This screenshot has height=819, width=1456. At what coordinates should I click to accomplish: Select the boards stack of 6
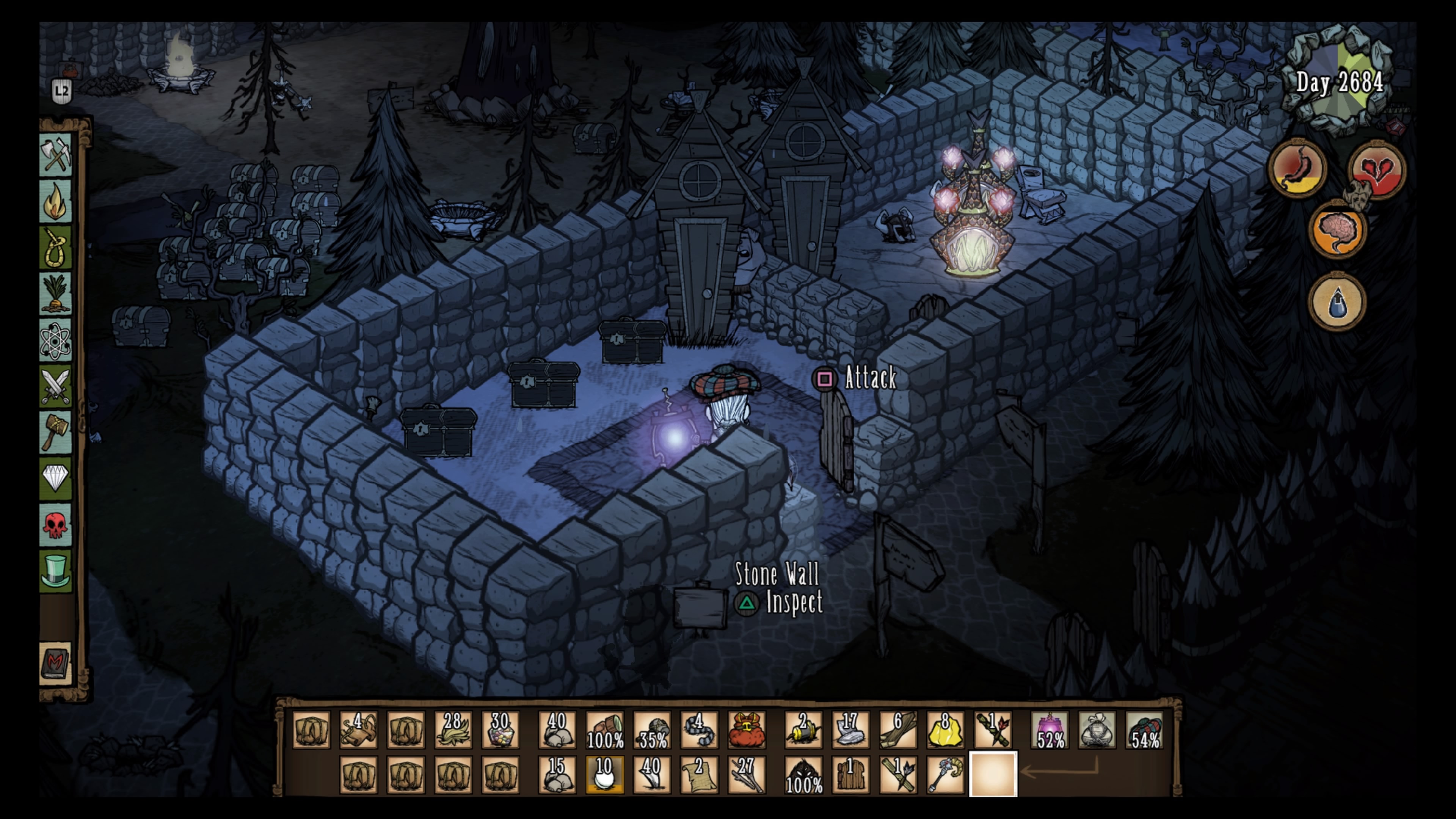point(897,730)
